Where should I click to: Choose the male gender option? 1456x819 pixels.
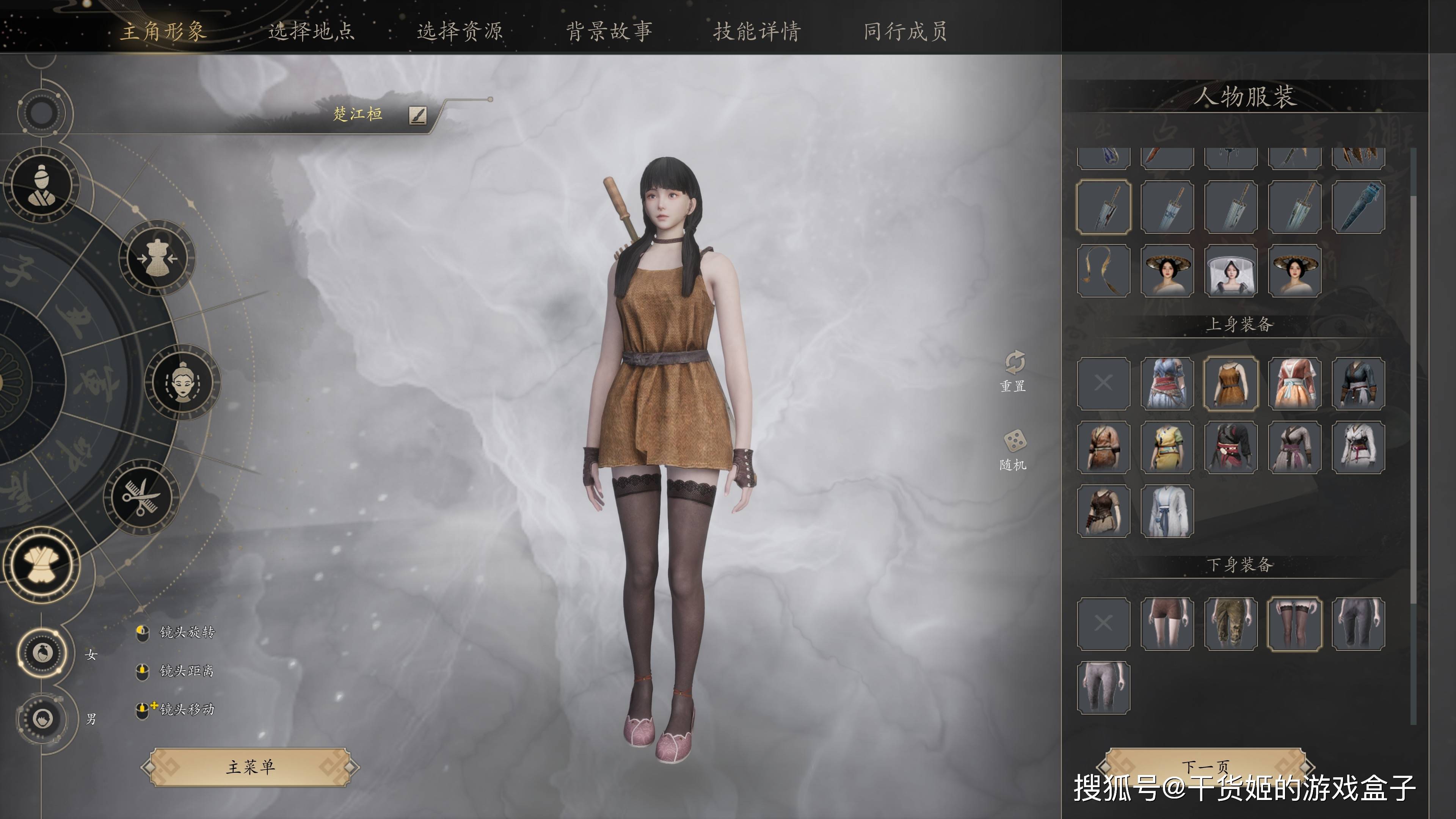point(42,719)
